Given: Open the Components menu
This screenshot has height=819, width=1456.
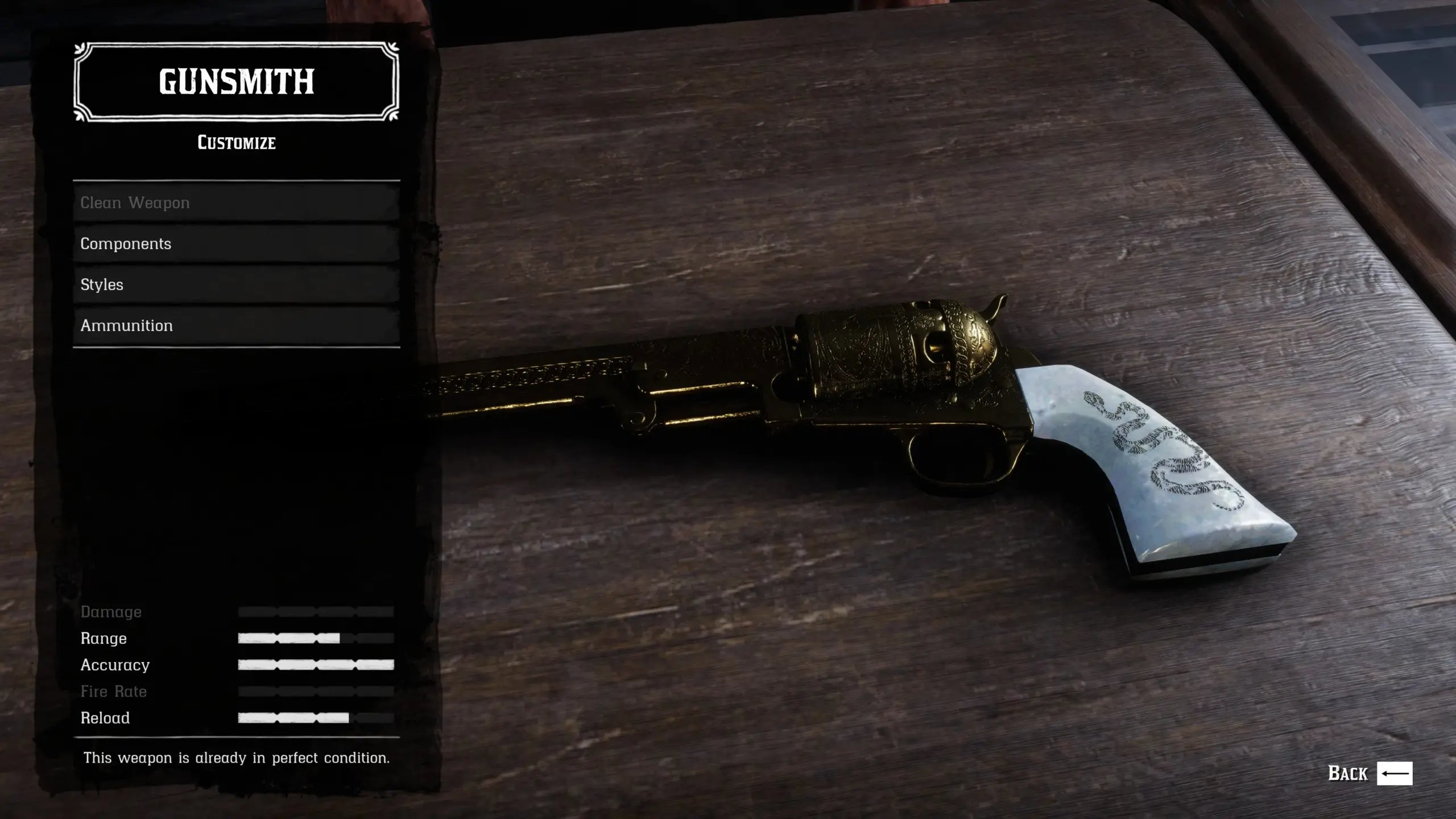Looking at the screenshot, I should point(236,243).
